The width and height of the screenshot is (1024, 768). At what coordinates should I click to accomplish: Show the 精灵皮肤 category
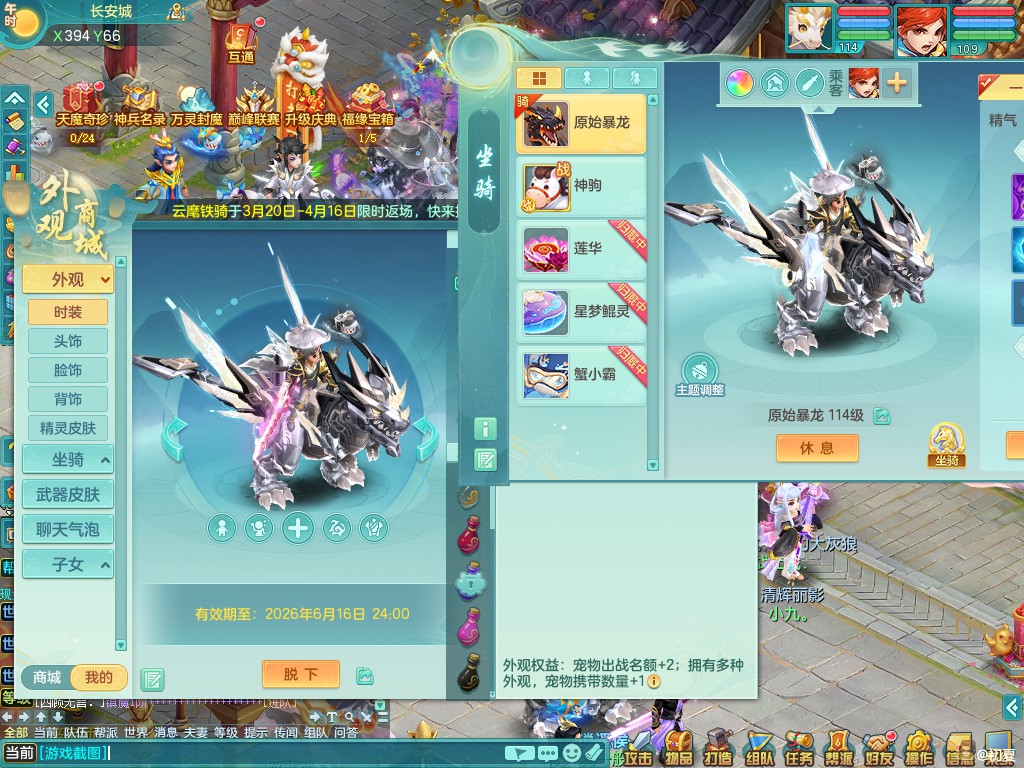coord(68,428)
